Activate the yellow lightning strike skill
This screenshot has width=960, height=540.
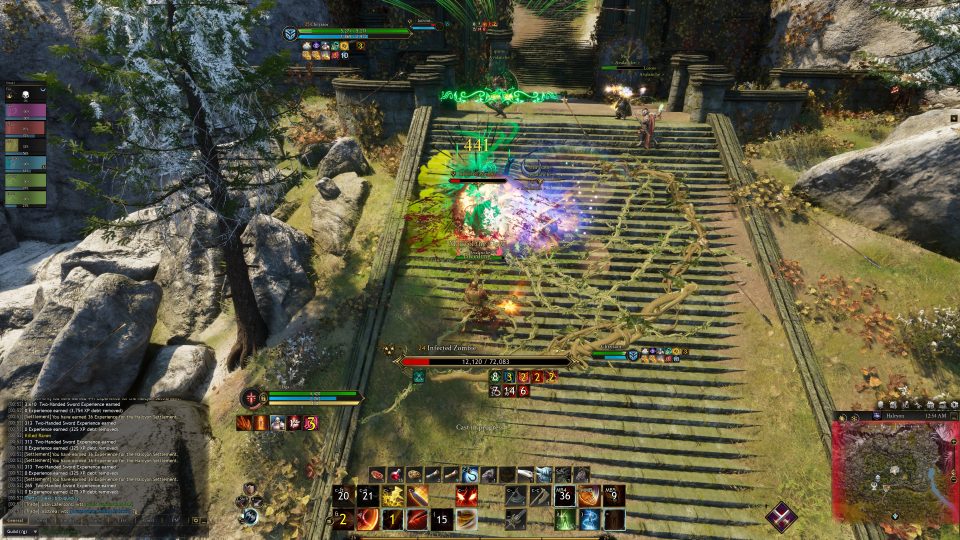(x=392, y=496)
